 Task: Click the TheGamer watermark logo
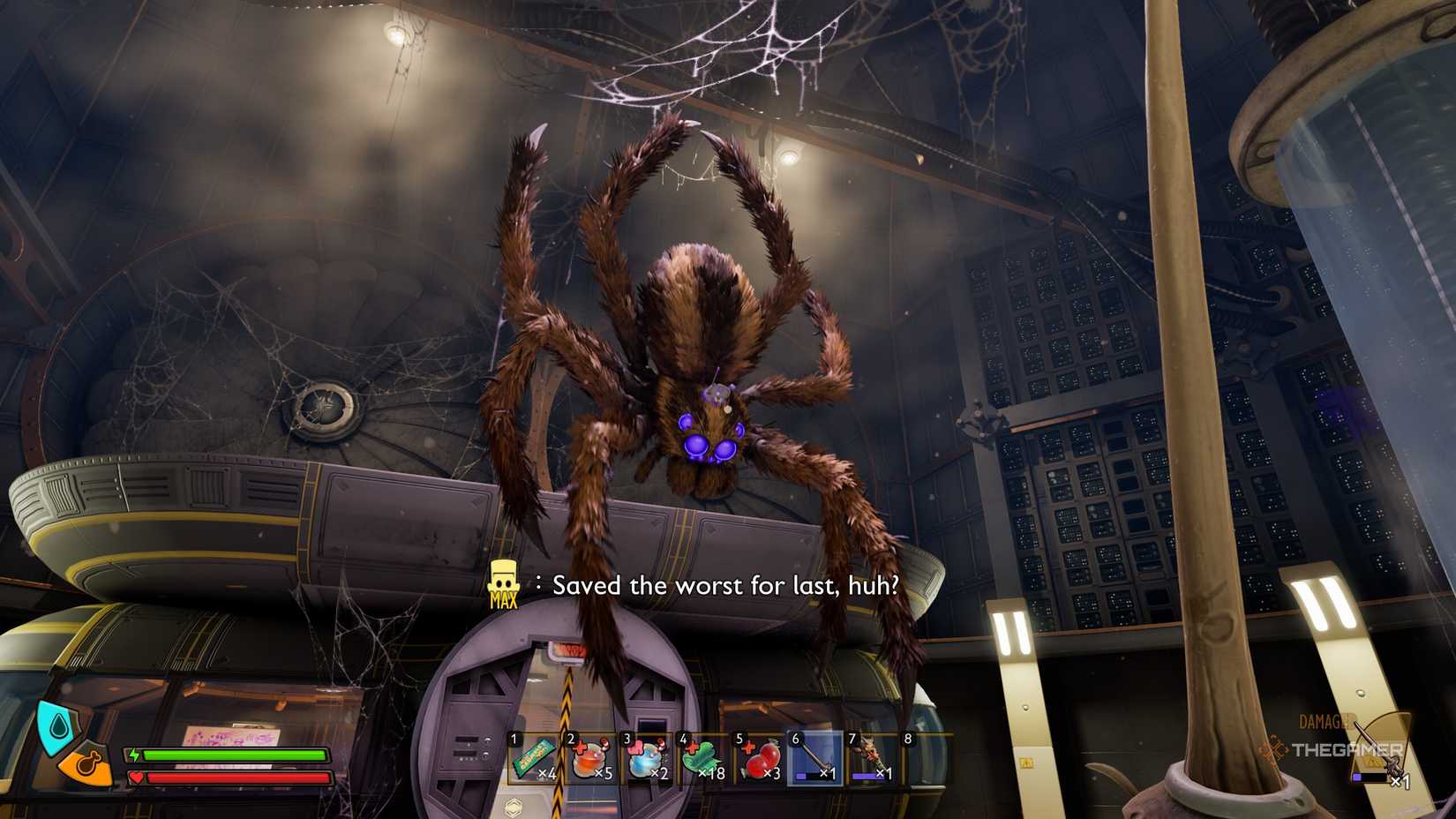click(1347, 750)
